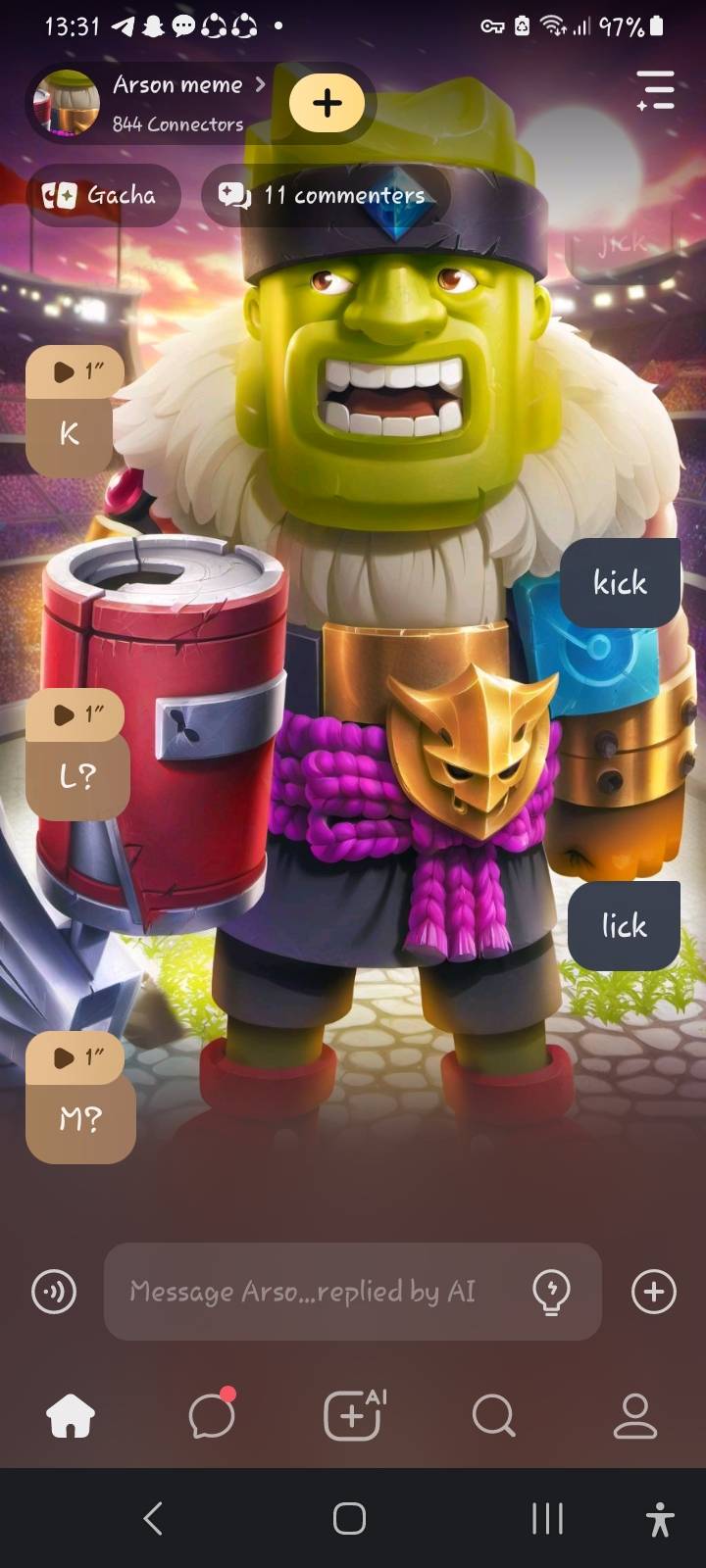Show reply suggestions with the lightbulb icon

[551, 1292]
